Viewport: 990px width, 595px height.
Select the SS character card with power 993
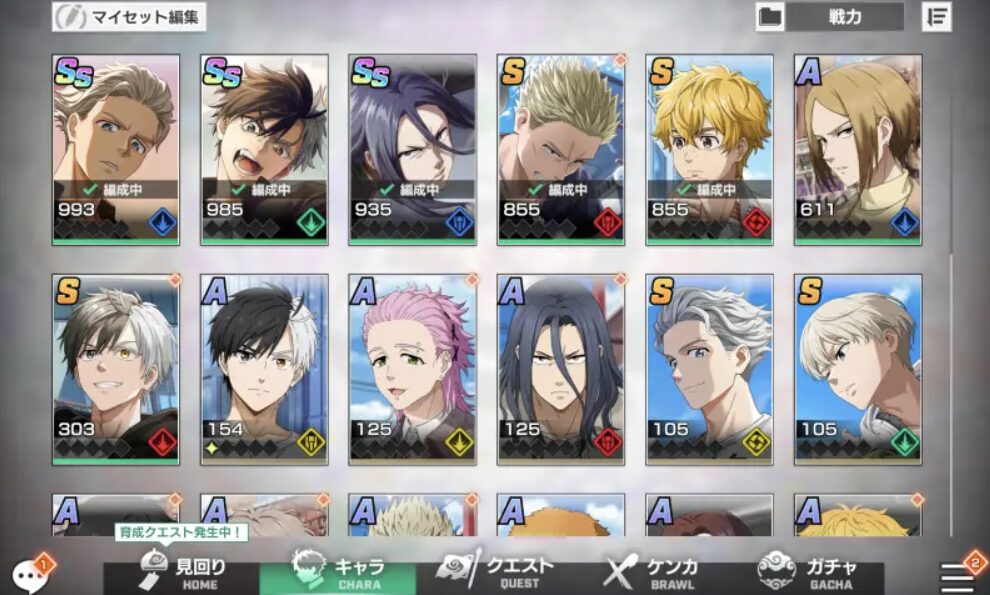pyautogui.click(x=116, y=149)
